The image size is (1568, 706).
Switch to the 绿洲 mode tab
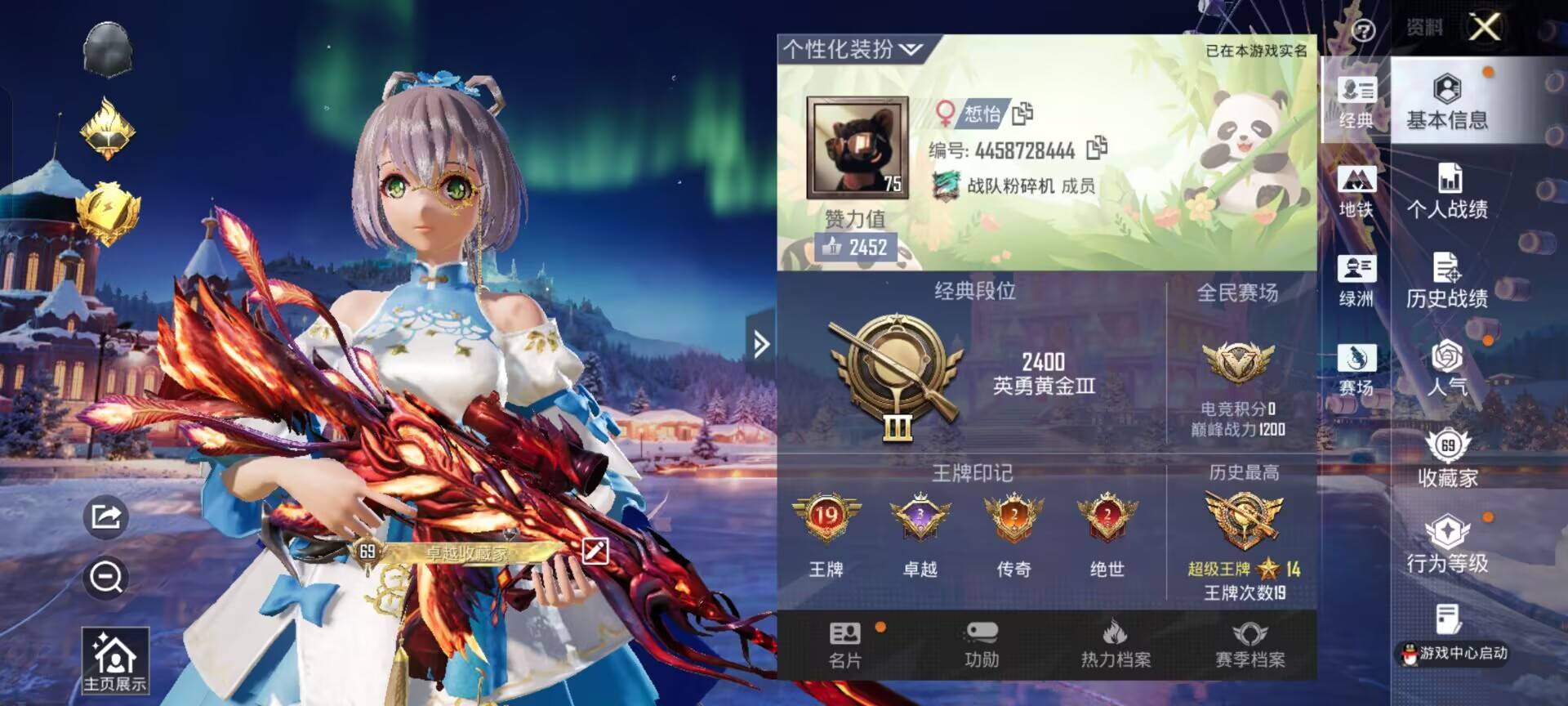point(1356,280)
